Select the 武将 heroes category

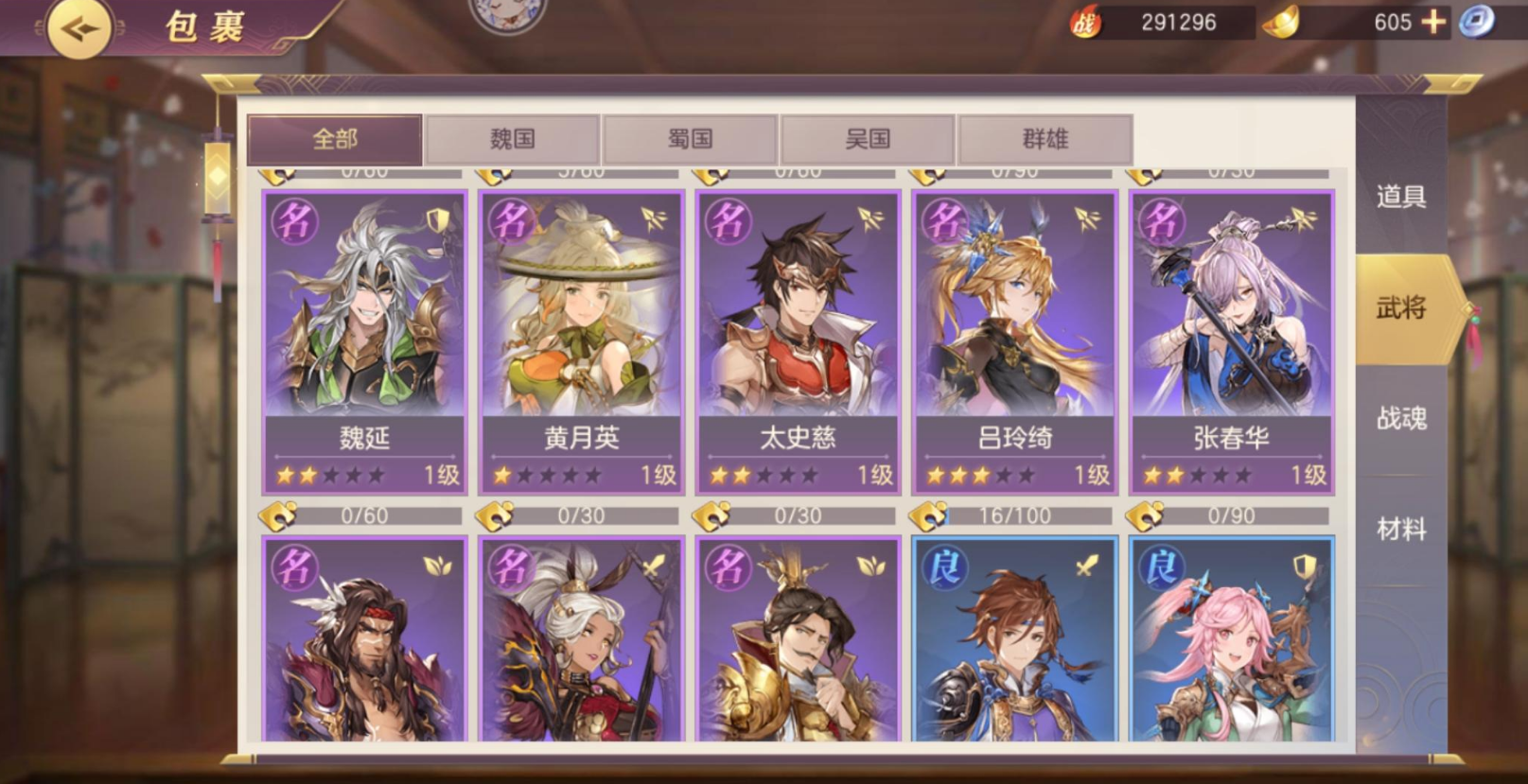coord(1400,308)
